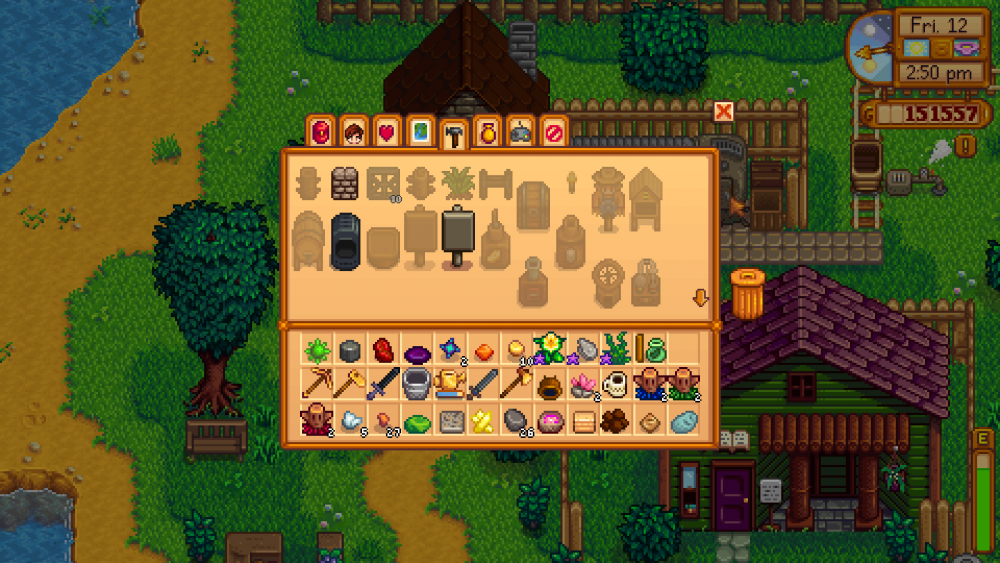The width and height of the screenshot is (1000, 563).
Task: Pick up the coffee cup item
Action: (x=616, y=383)
